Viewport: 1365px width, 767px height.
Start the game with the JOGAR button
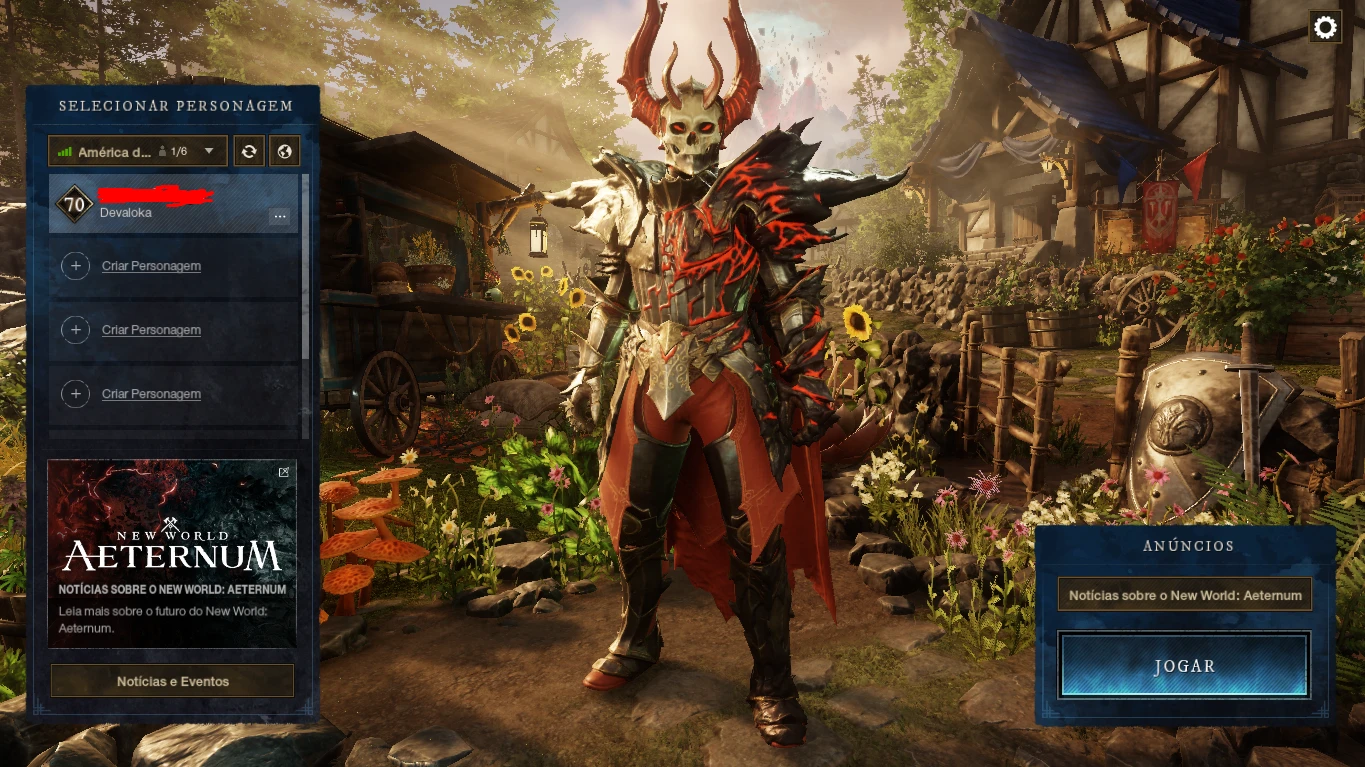[x=1184, y=665]
